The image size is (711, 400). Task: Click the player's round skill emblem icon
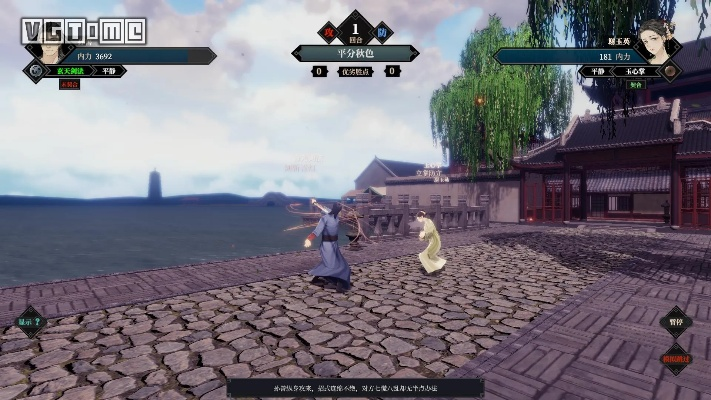pos(36,71)
